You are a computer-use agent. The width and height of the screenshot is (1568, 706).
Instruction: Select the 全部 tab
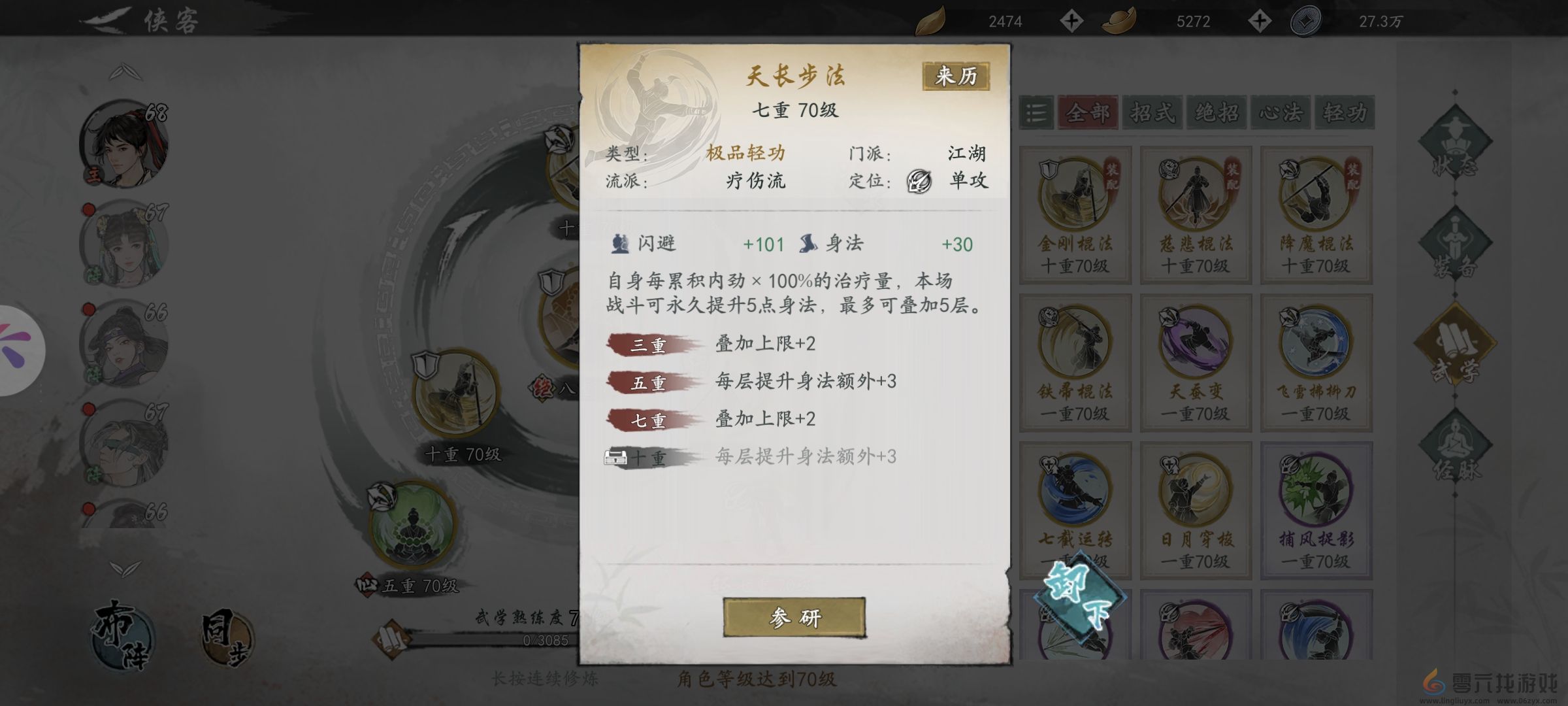(1088, 112)
